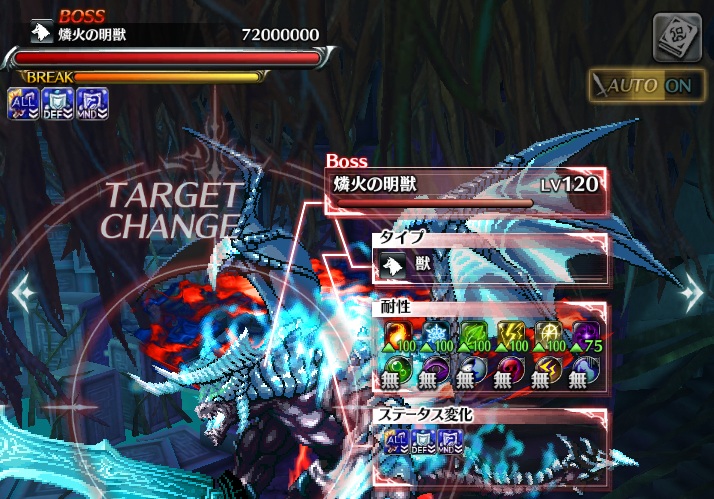Open the book menu button
This screenshot has width=714, height=499.
(676, 38)
